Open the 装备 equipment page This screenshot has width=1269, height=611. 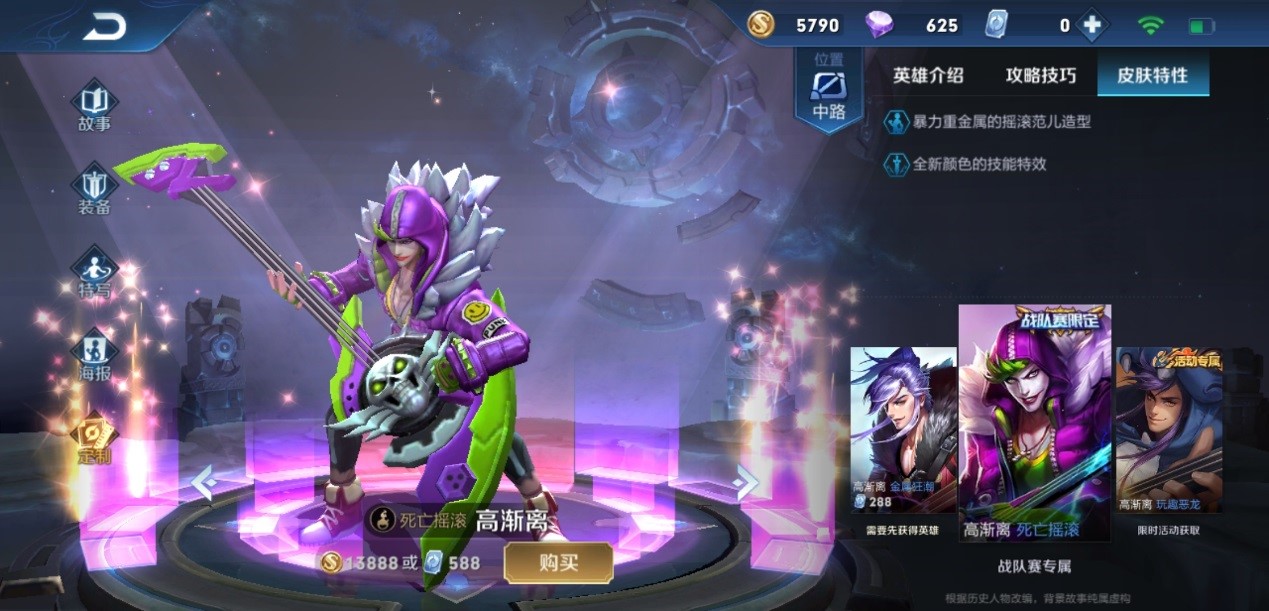pyautogui.click(x=95, y=190)
